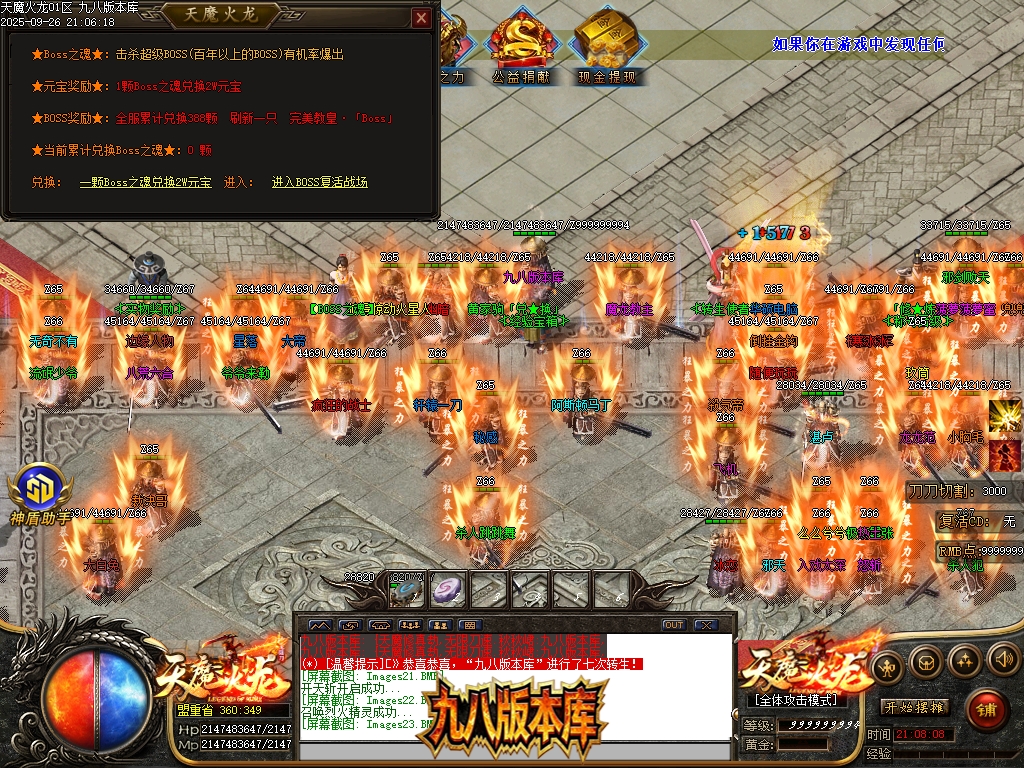The height and width of the screenshot is (768, 1024).
Task: Enter the BOSS revival battlefield
Action: 320,182
